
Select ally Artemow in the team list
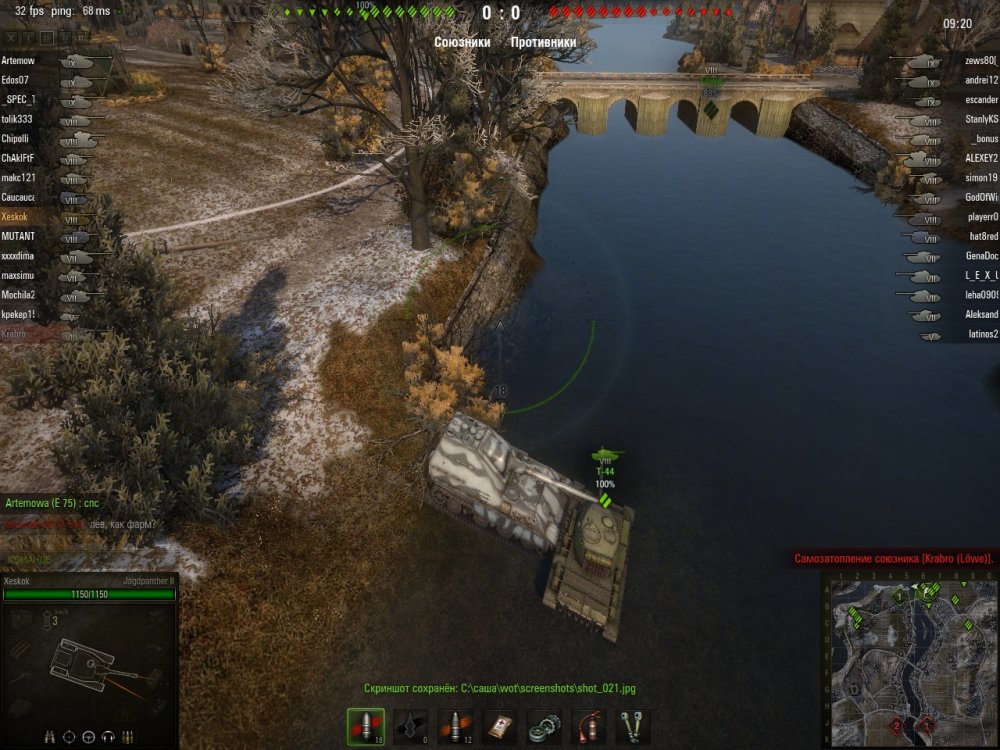coord(18,60)
